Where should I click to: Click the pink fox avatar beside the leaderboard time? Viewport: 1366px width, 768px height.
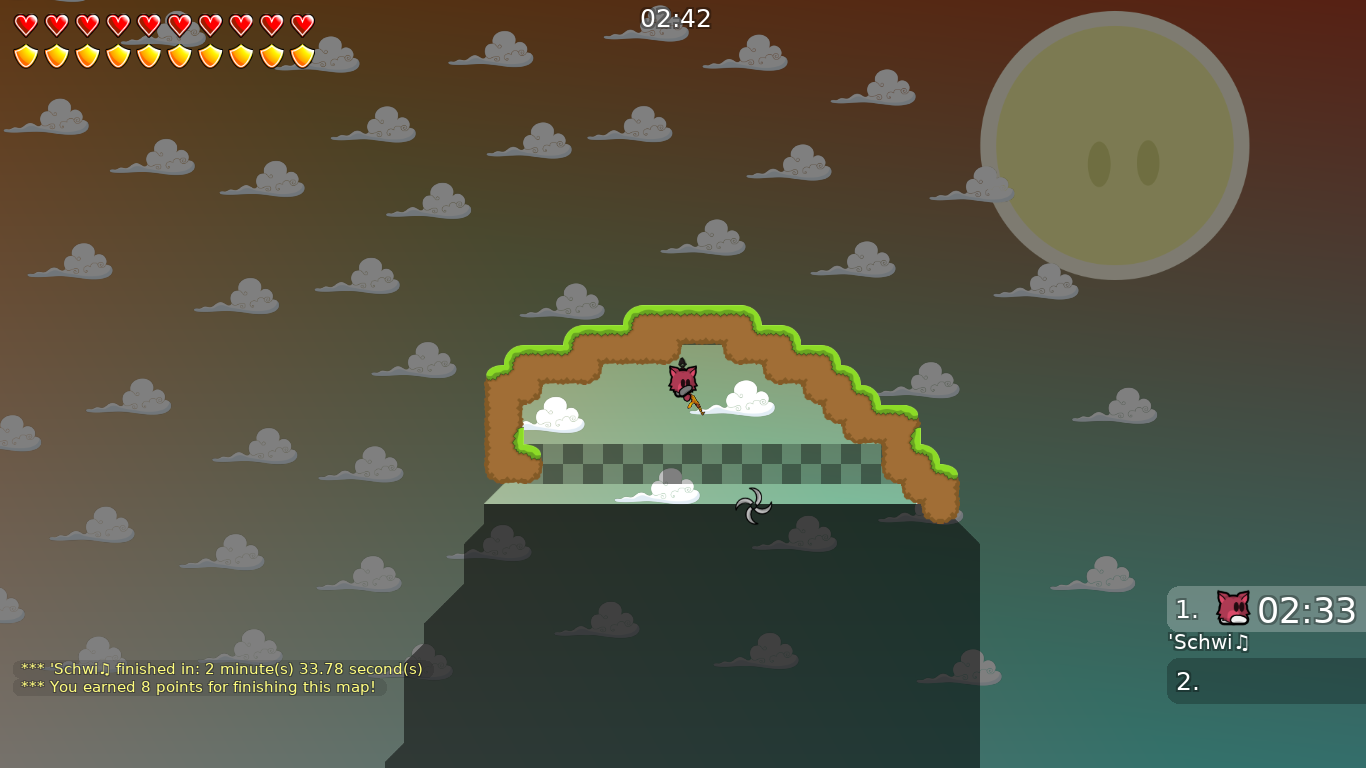[1232, 606]
